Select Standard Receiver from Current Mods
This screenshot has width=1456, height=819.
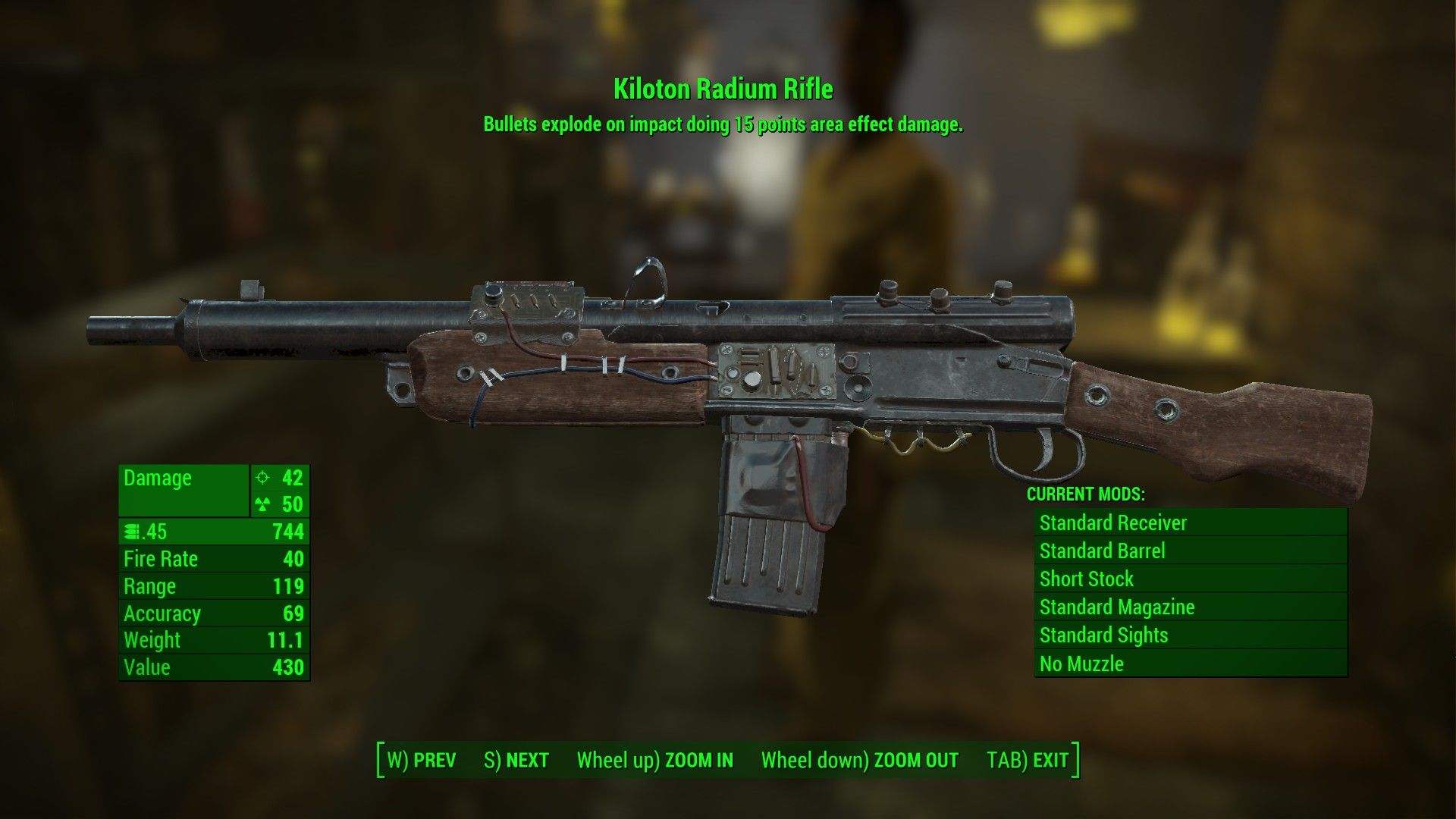click(x=1114, y=522)
